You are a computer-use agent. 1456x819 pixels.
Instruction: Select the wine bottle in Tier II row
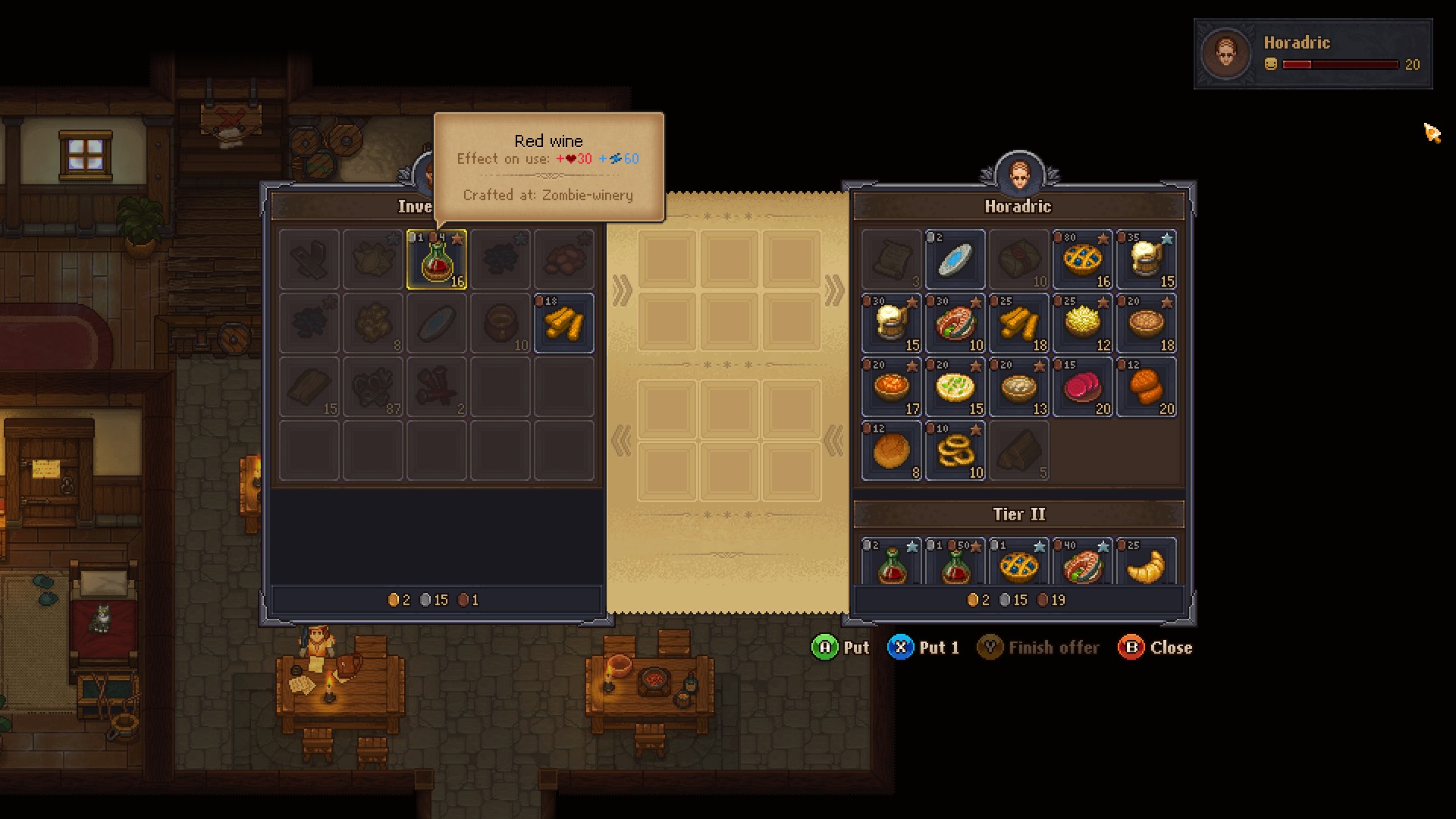891,561
